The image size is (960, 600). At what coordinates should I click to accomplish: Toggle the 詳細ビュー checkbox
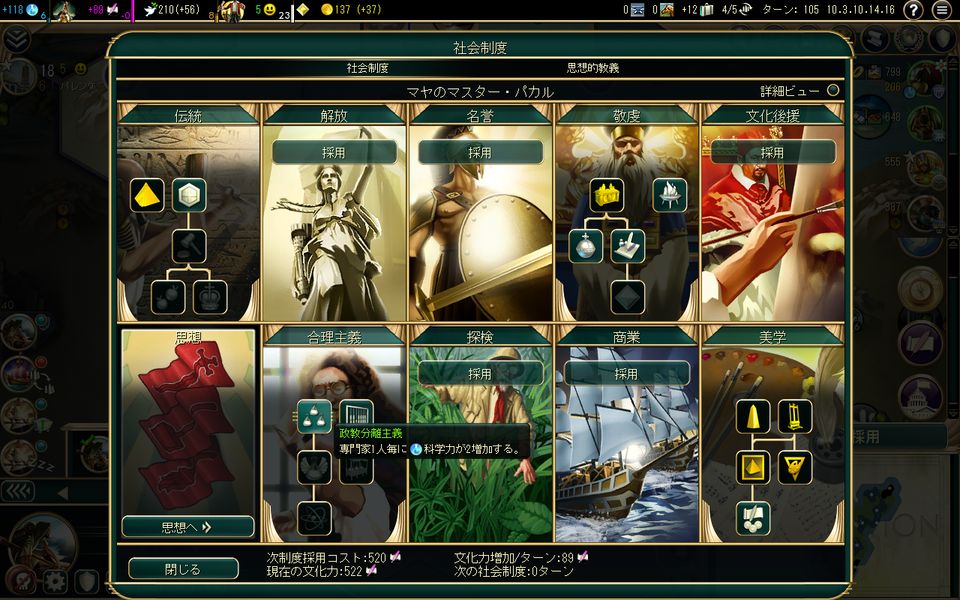pos(832,91)
